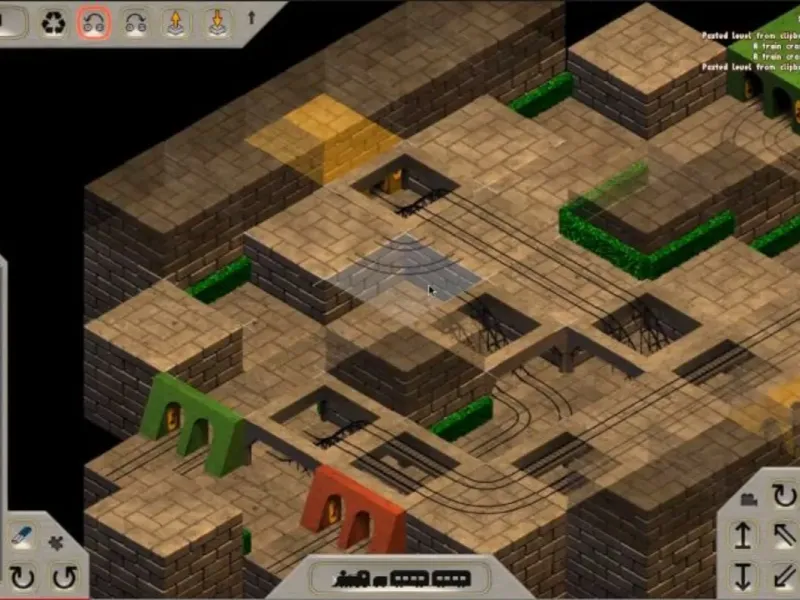The image size is (800, 600).
Task: Rotate counter-clockwise with the bottom-left panel arrow
Action: click(x=63, y=577)
